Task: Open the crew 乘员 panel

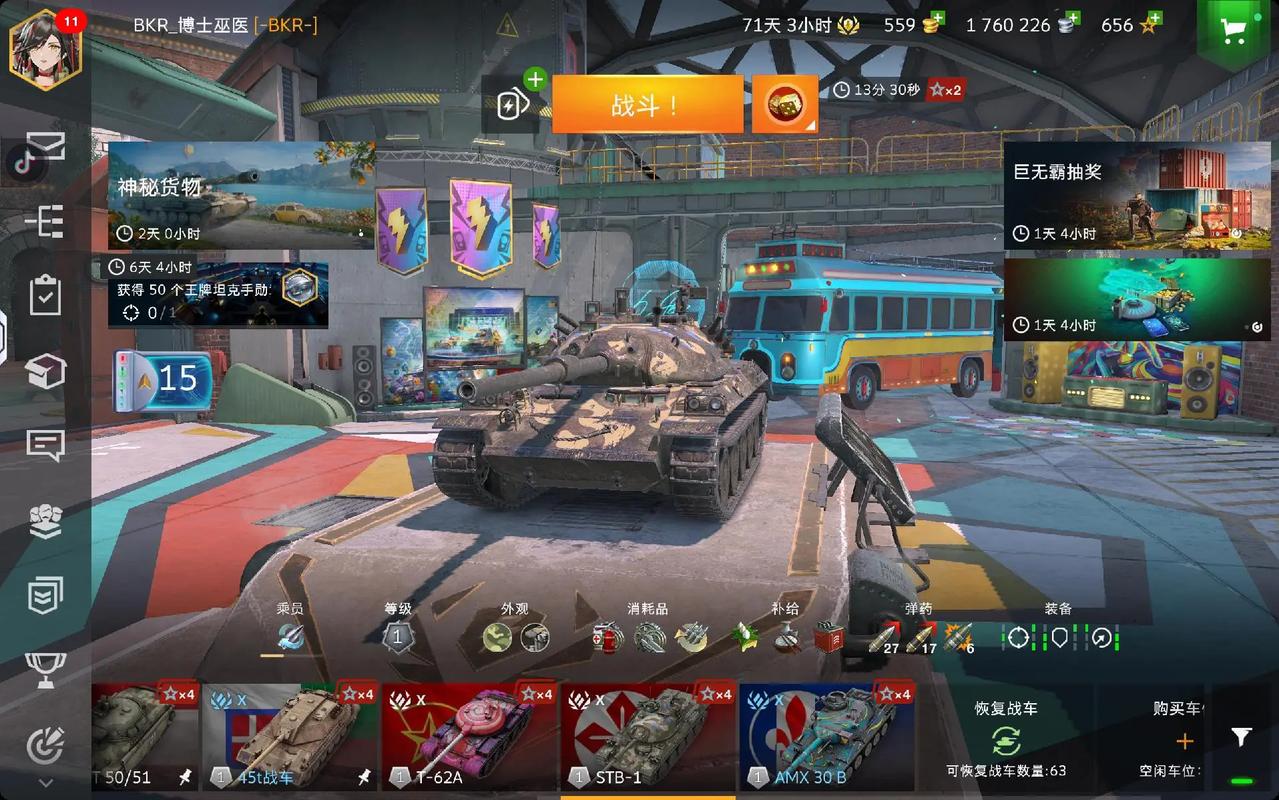Action: pyautogui.click(x=290, y=635)
